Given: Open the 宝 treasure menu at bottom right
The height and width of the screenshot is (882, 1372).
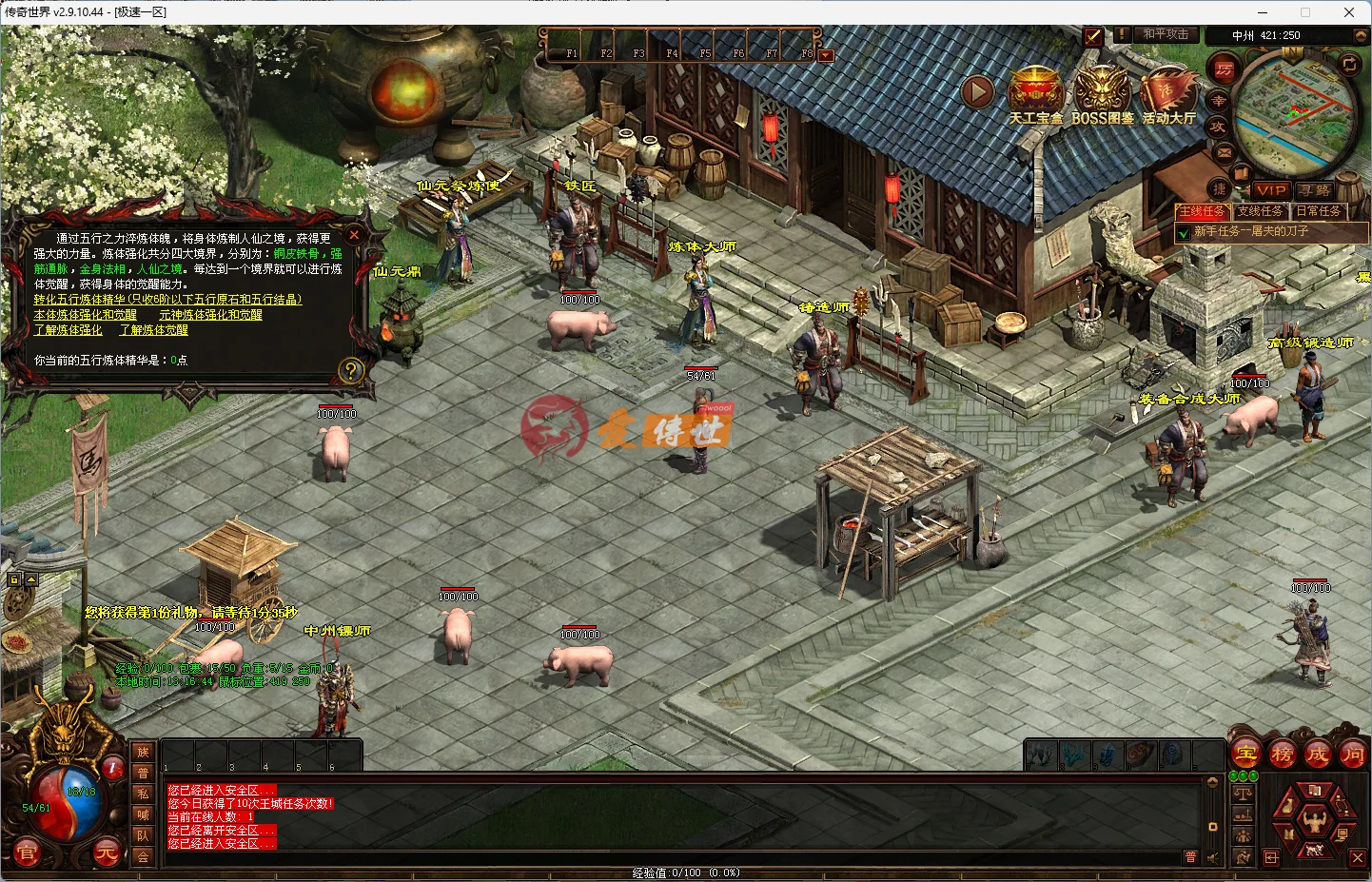Looking at the screenshot, I should tap(1245, 755).
